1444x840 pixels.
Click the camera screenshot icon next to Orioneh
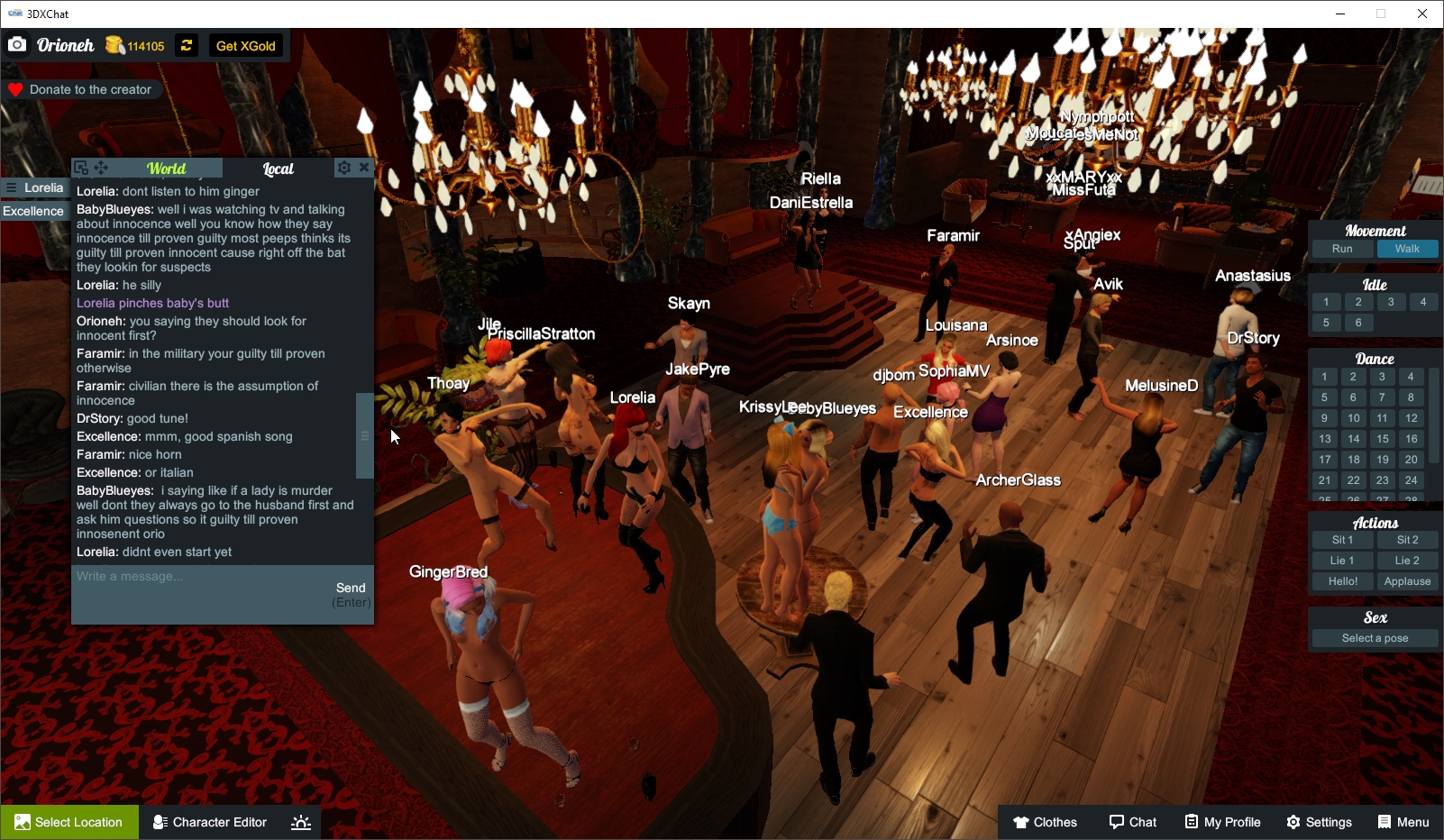(16, 44)
